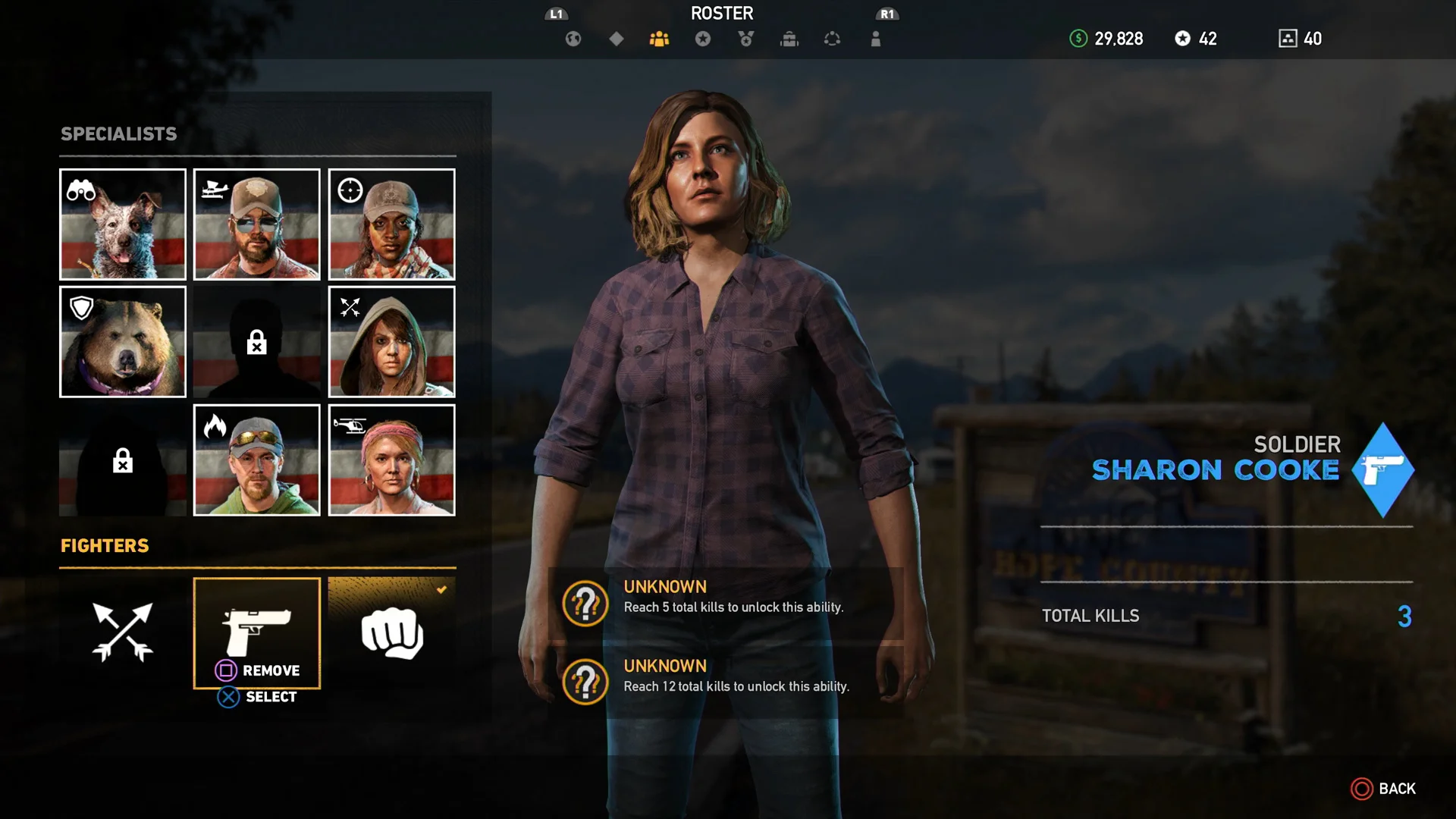Click the L1 shoulder tab indicator

tap(556, 13)
